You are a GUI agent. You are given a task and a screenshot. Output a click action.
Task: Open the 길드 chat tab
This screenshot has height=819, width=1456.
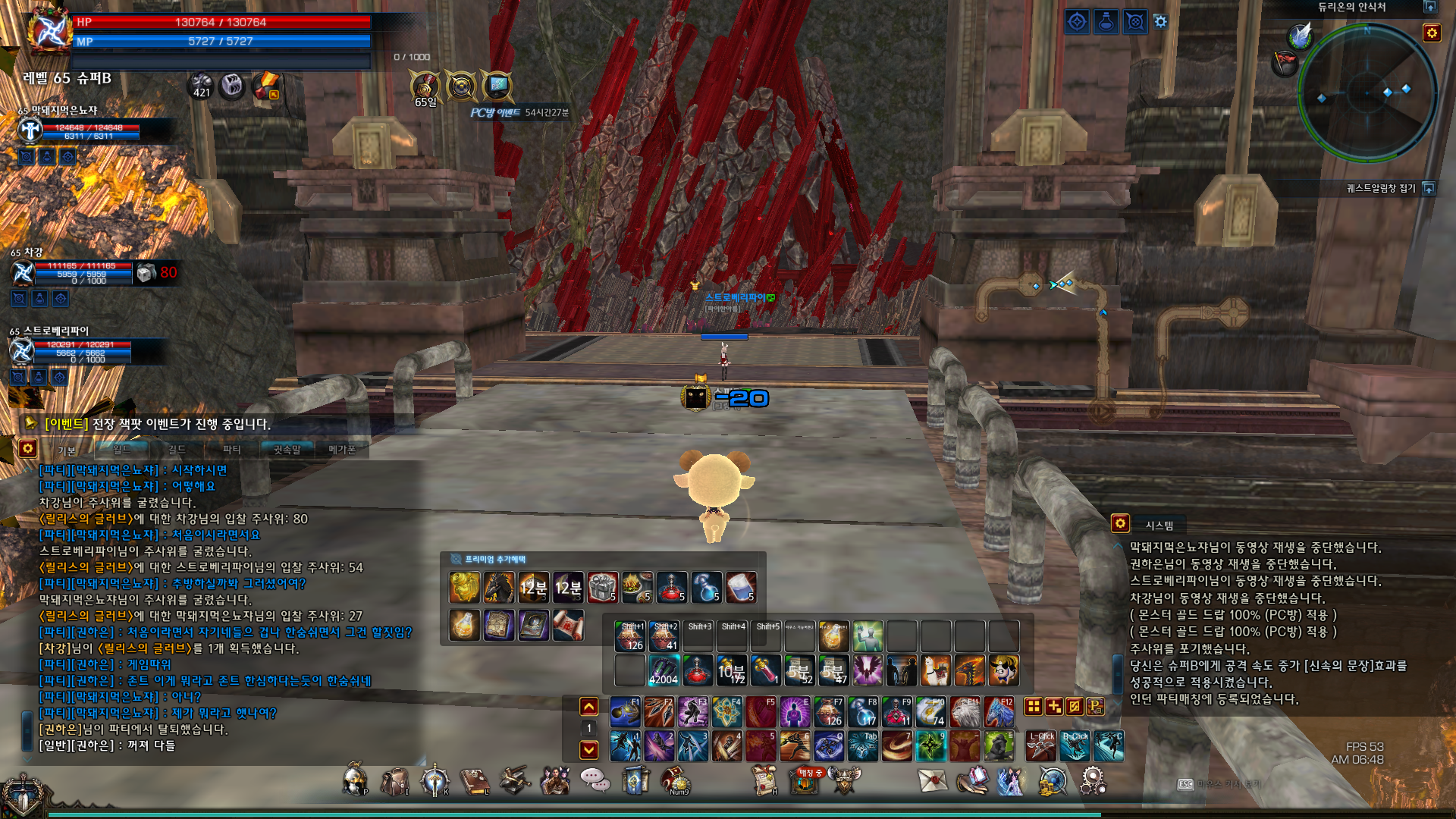[177, 450]
